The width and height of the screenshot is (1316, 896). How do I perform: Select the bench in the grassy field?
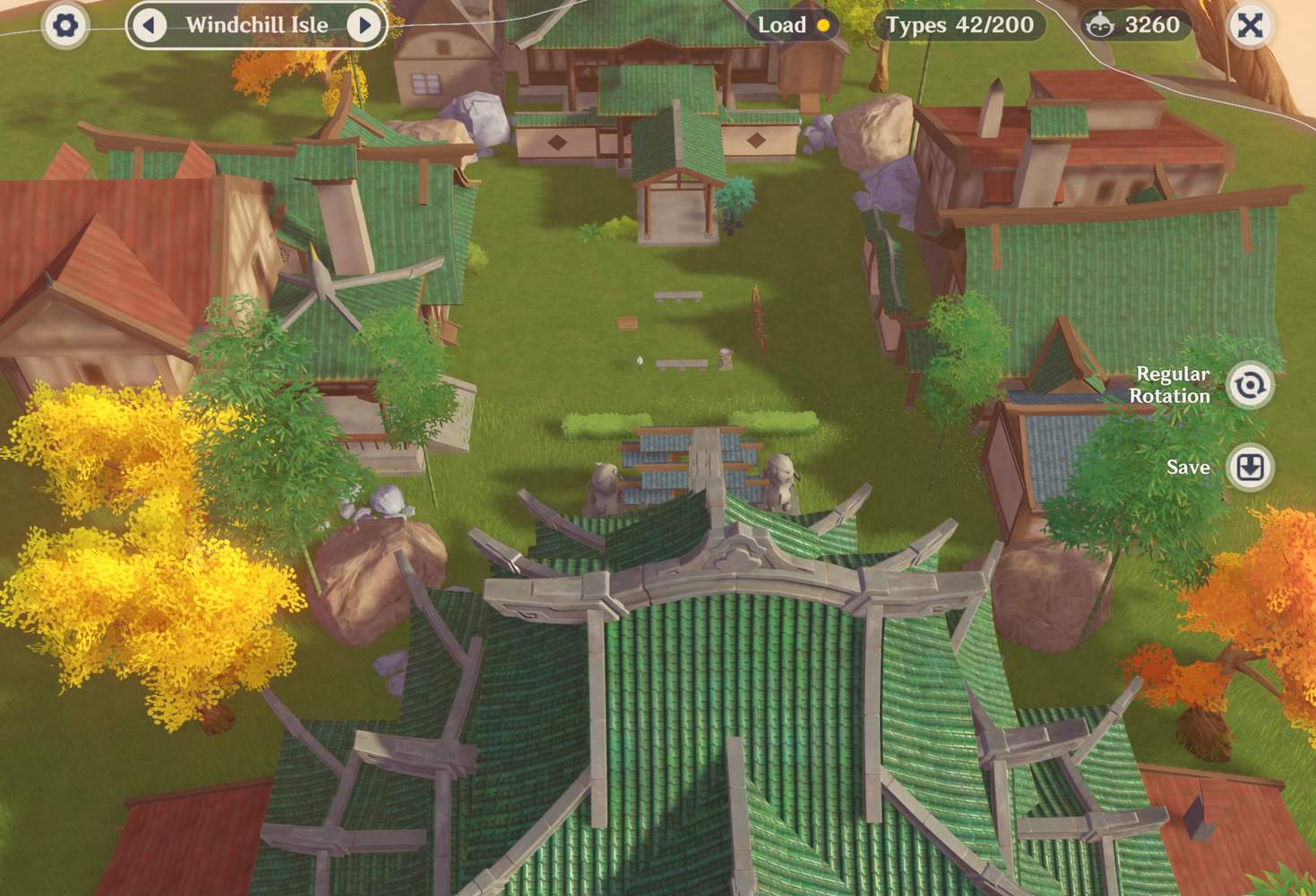coord(679,297)
